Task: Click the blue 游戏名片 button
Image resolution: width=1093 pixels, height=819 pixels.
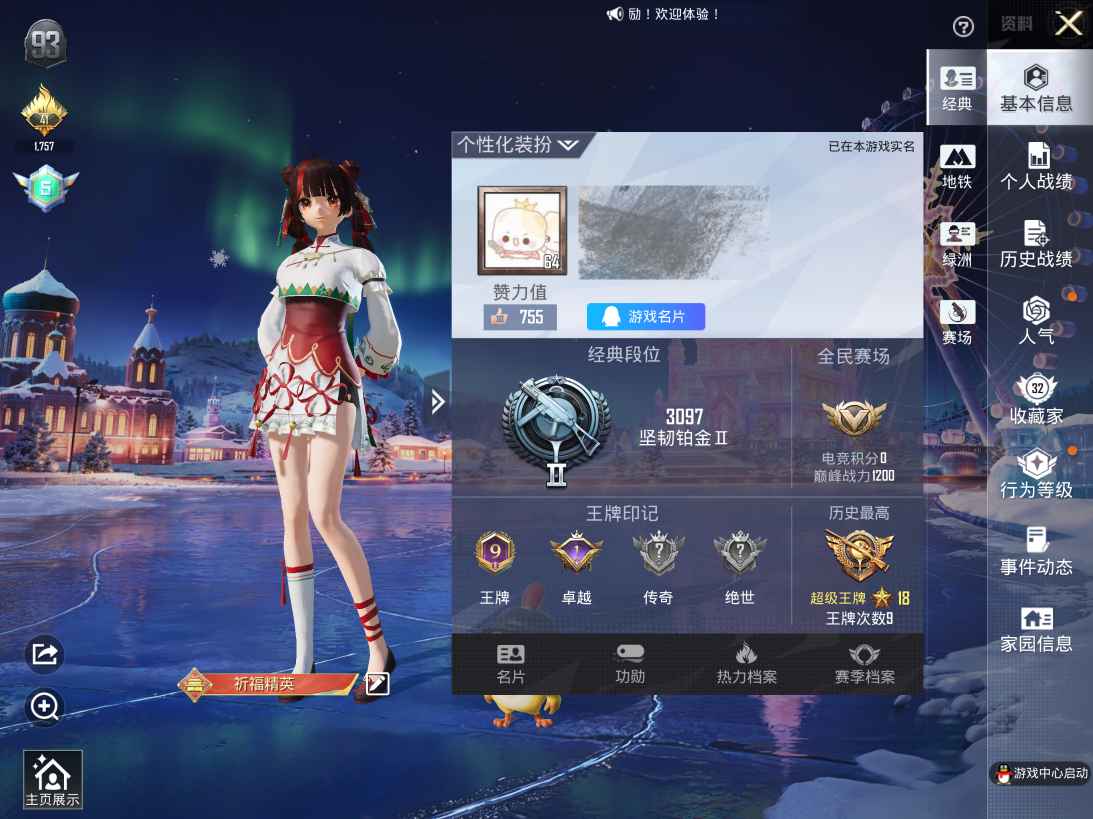Action: click(x=646, y=317)
